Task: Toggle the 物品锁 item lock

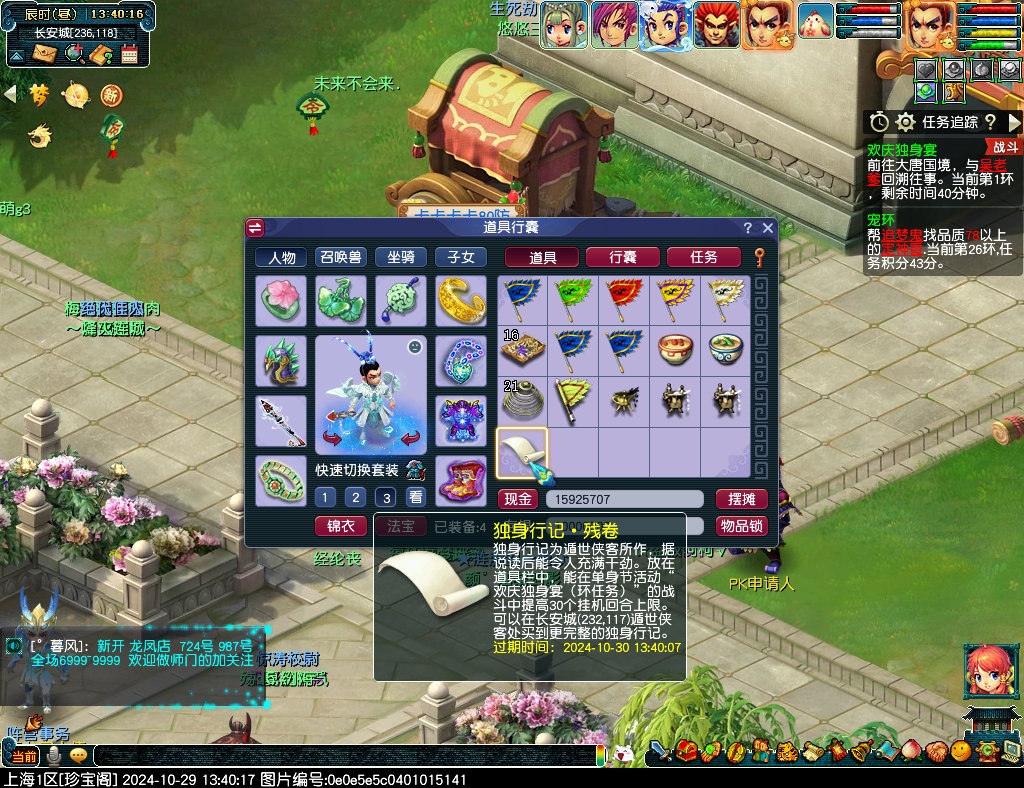Action: (741, 525)
